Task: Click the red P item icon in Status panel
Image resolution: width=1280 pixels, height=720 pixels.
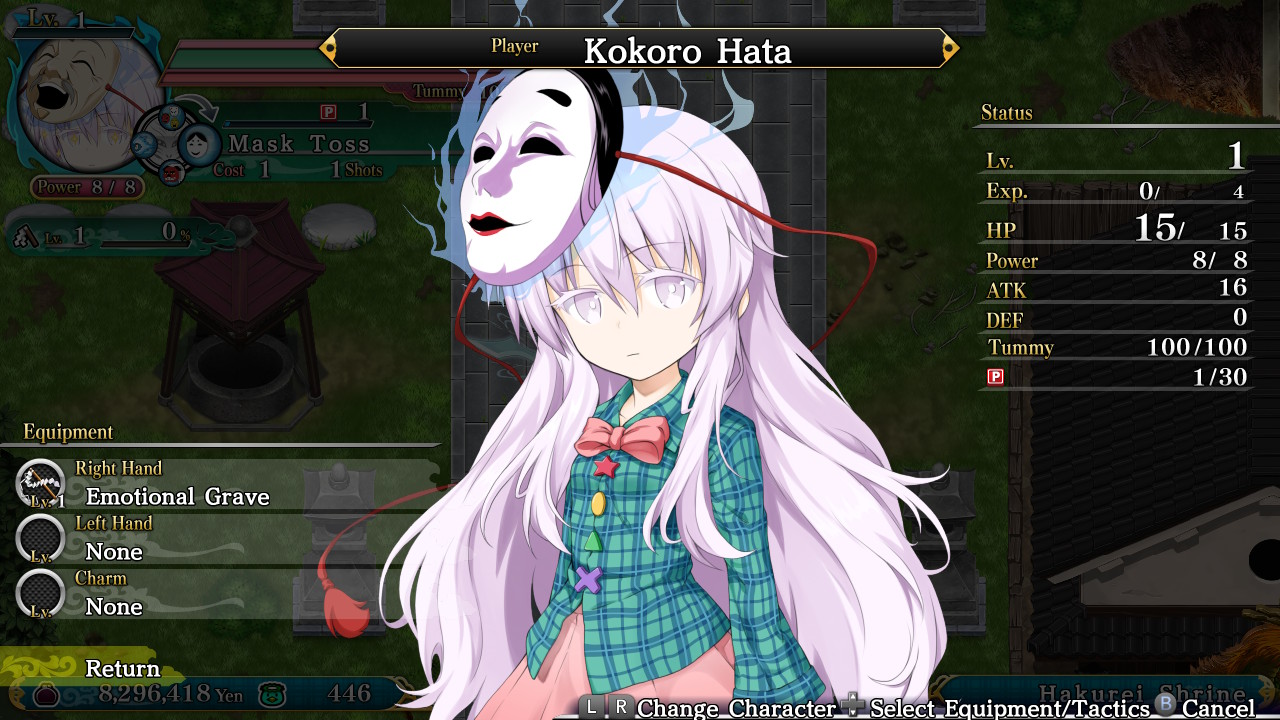Action: coord(996,378)
